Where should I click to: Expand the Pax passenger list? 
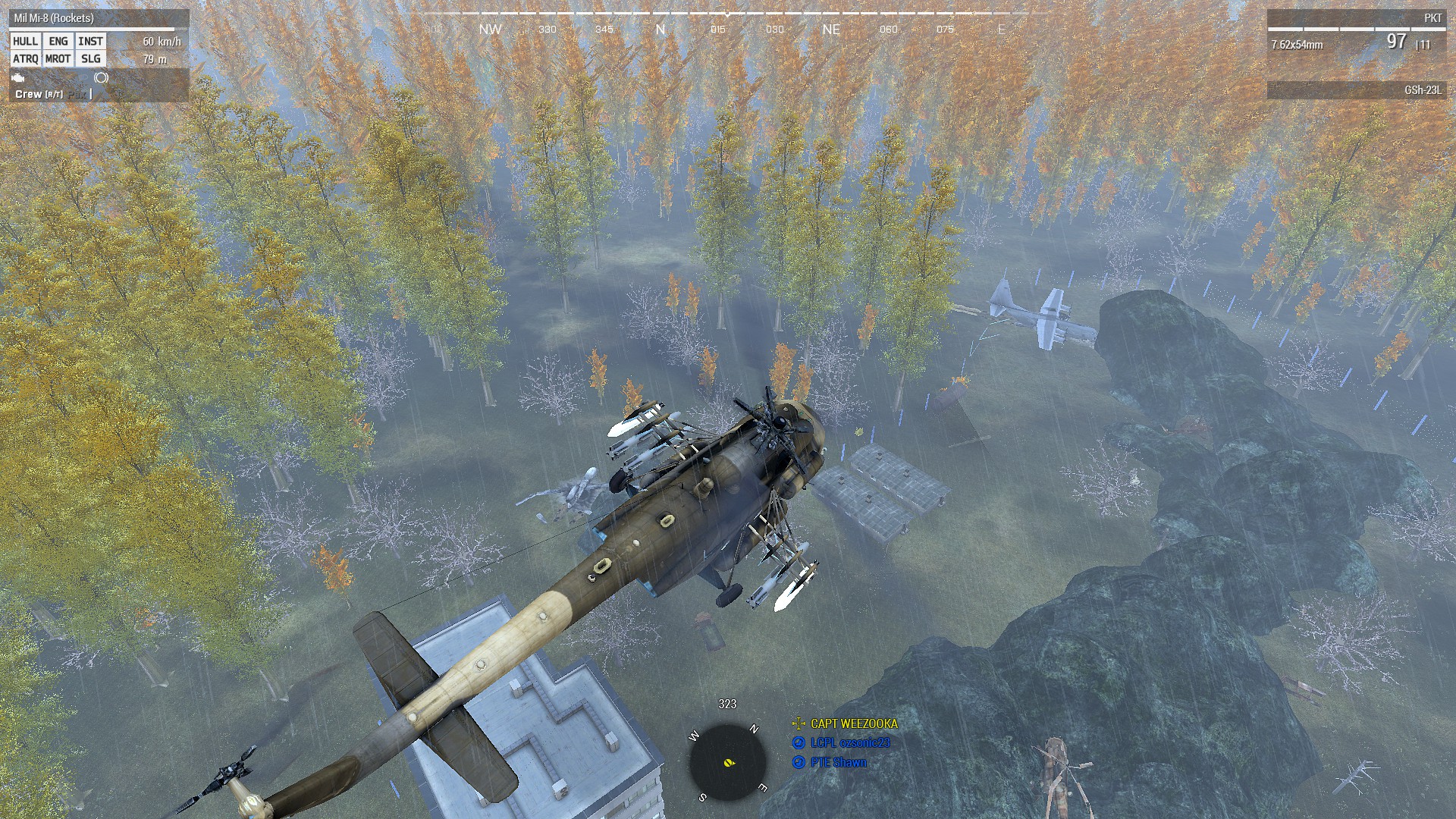coord(77,95)
